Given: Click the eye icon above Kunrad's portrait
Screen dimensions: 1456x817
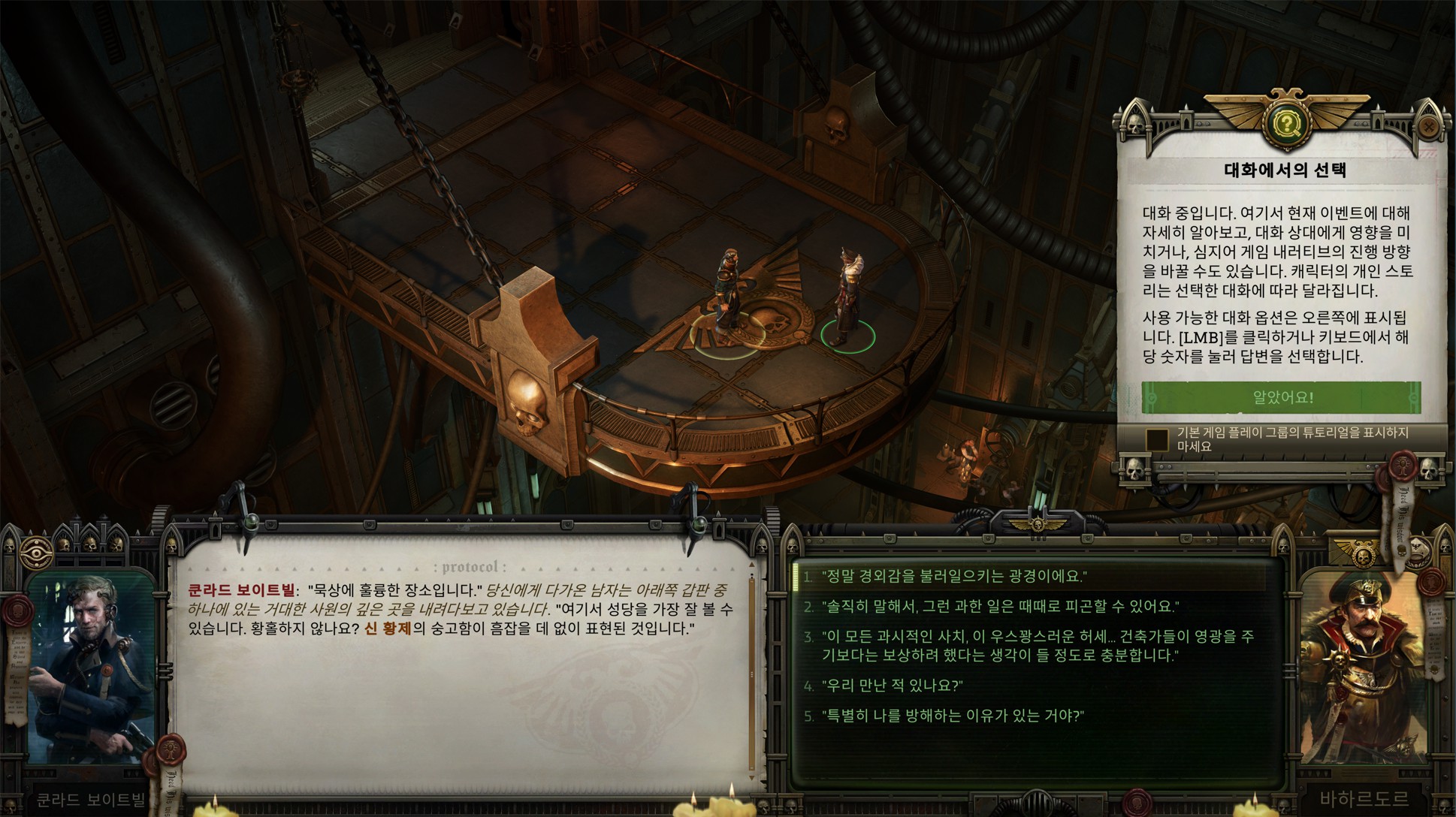Looking at the screenshot, I should point(35,550).
